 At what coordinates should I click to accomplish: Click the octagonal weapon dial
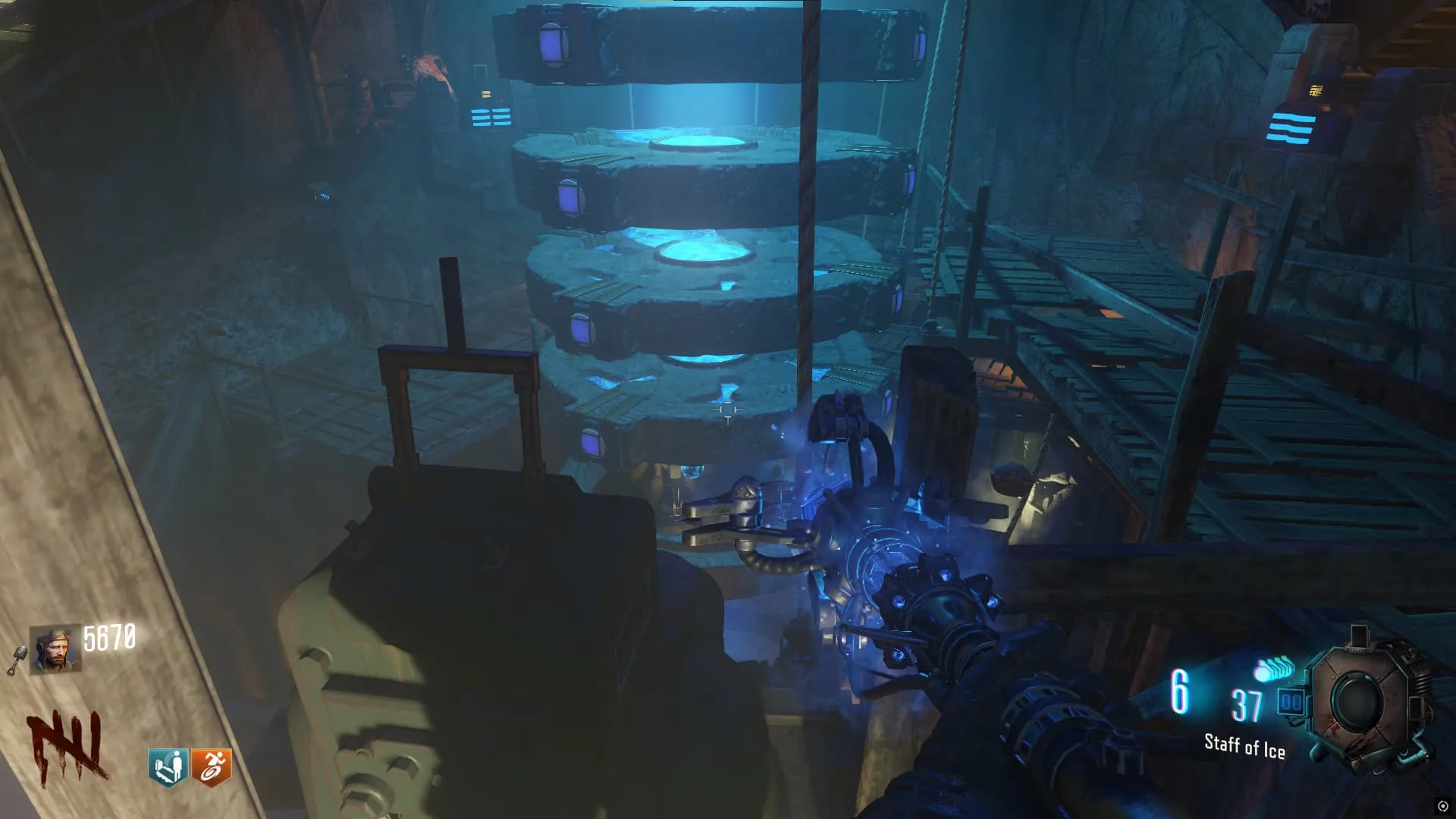click(x=1364, y=700)
